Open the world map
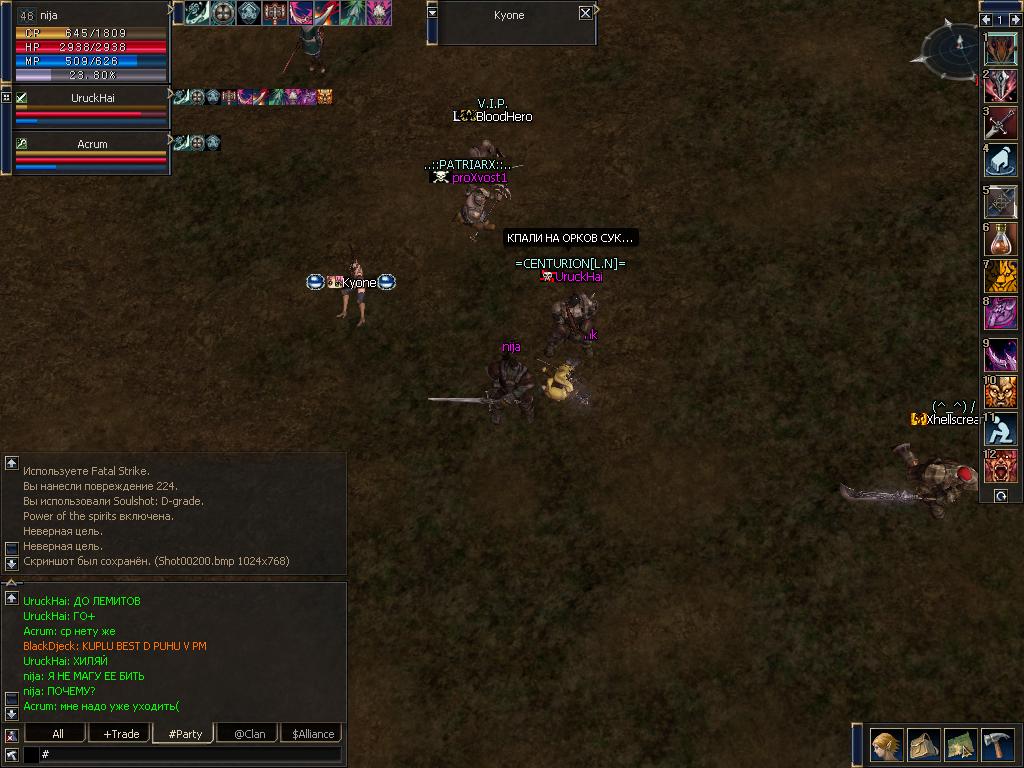The height and width of the screenshot is (768, 1024). [960, 745]
